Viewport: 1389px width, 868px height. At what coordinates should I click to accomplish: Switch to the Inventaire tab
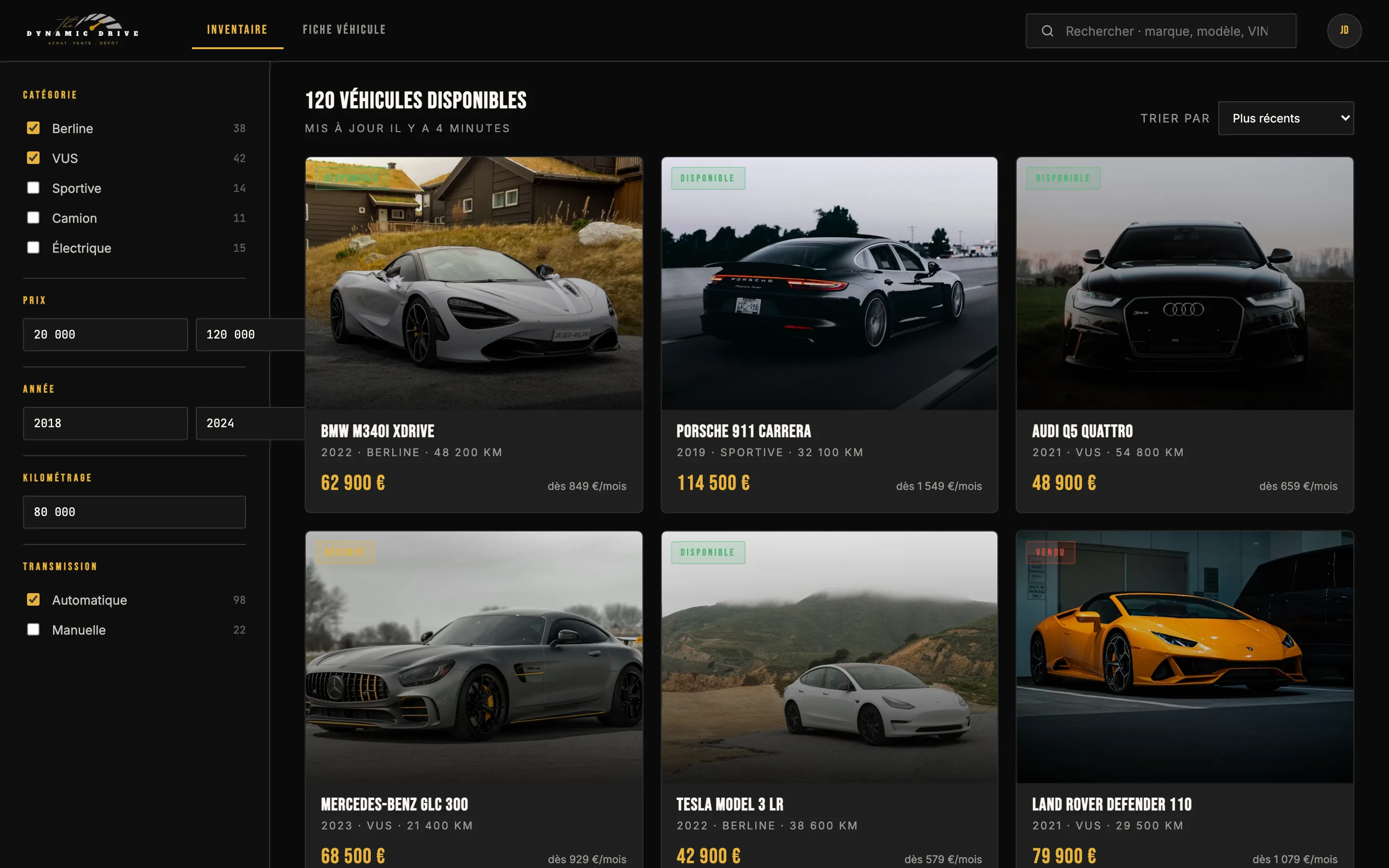tap(237, 30)
